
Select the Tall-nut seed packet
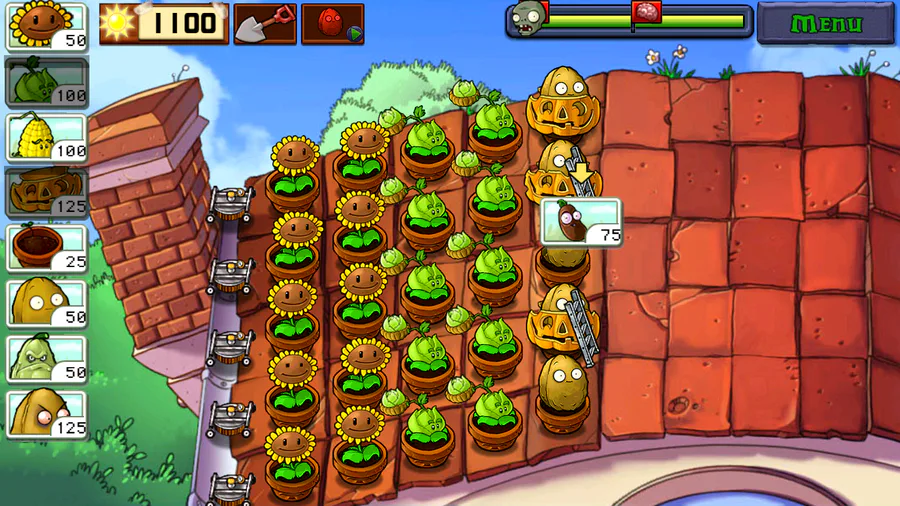(47, 414)
